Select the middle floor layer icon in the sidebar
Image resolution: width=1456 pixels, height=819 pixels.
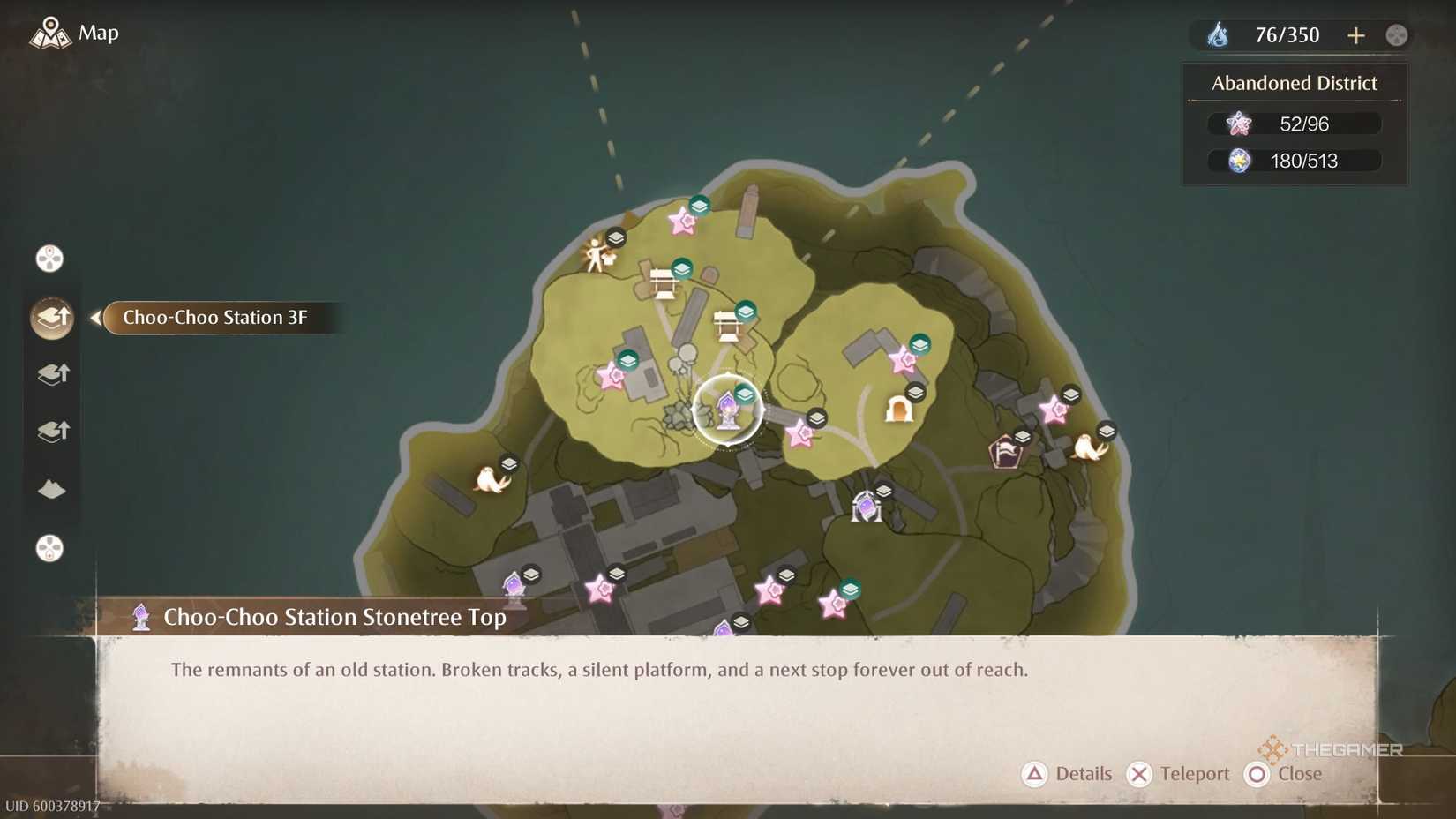point(51,374)
